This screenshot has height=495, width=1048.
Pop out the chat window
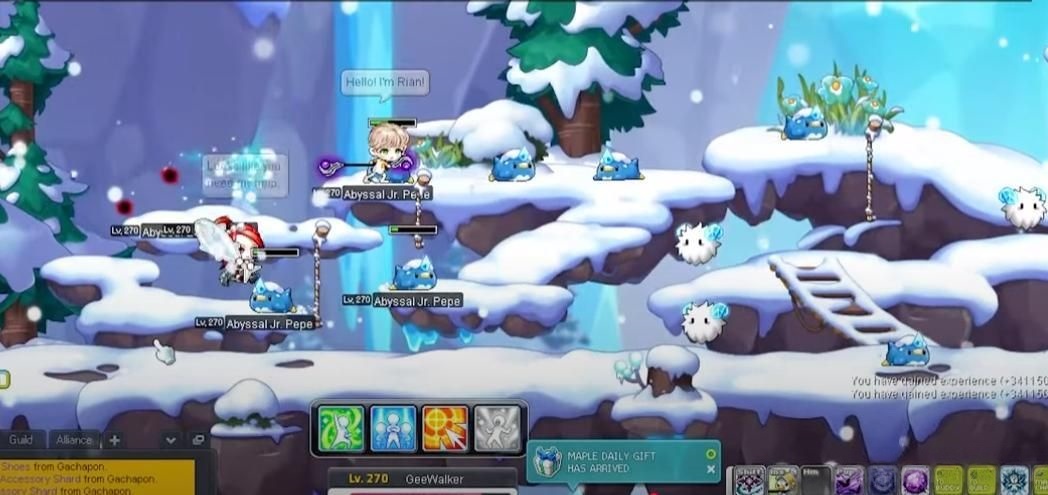(x=198, y=440)
